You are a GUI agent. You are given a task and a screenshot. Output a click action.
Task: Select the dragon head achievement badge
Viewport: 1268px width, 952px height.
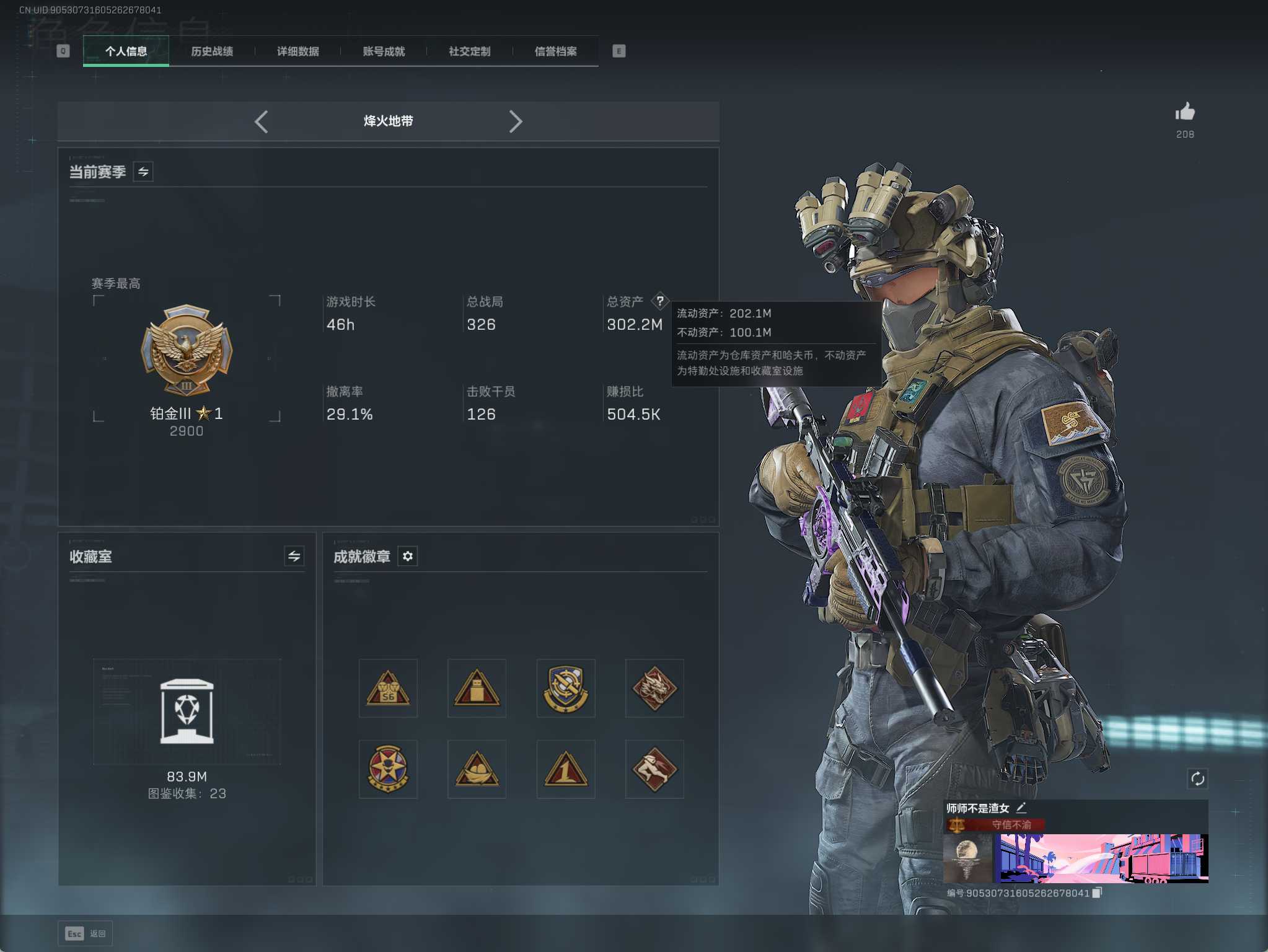tap(654, 689)
